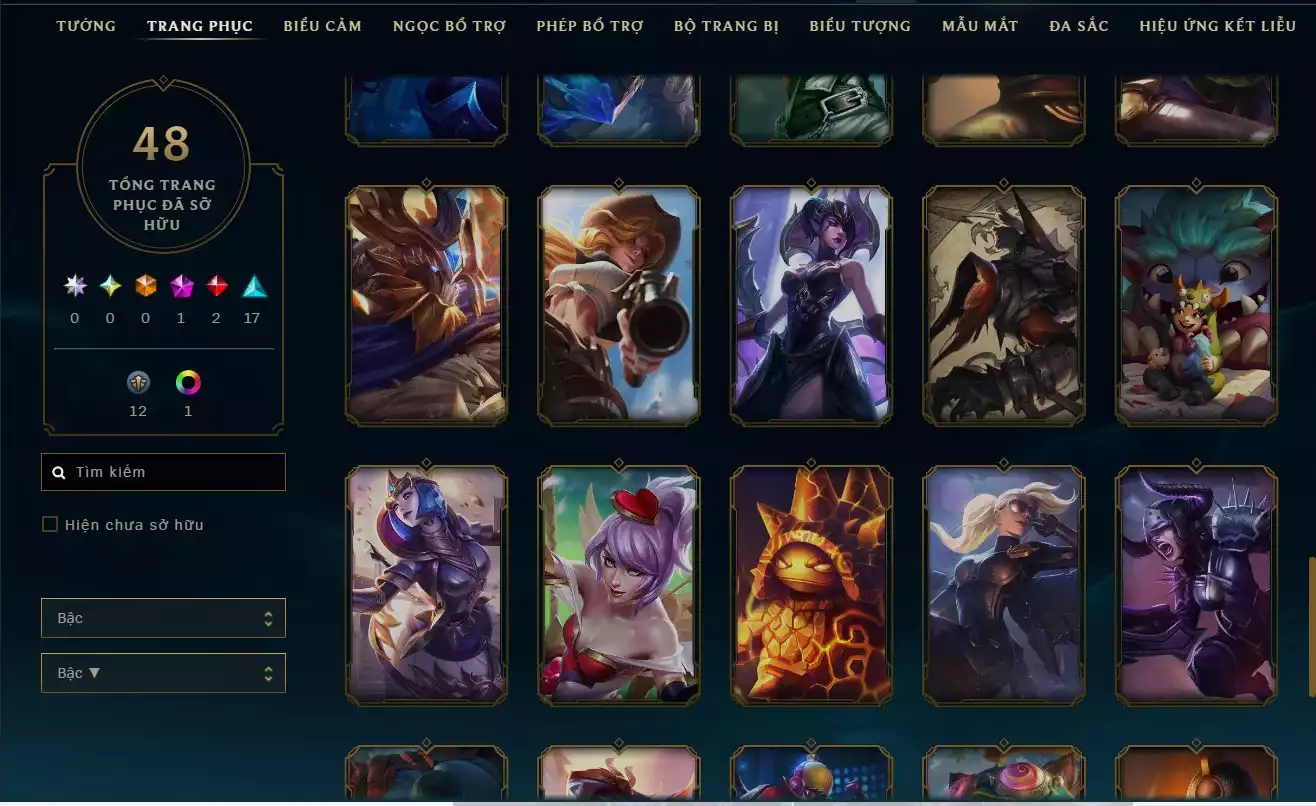Open the NGỌC BỔ TRỢ tab
This screenshot has width=1316, height=806.
[x=450, y=25]
